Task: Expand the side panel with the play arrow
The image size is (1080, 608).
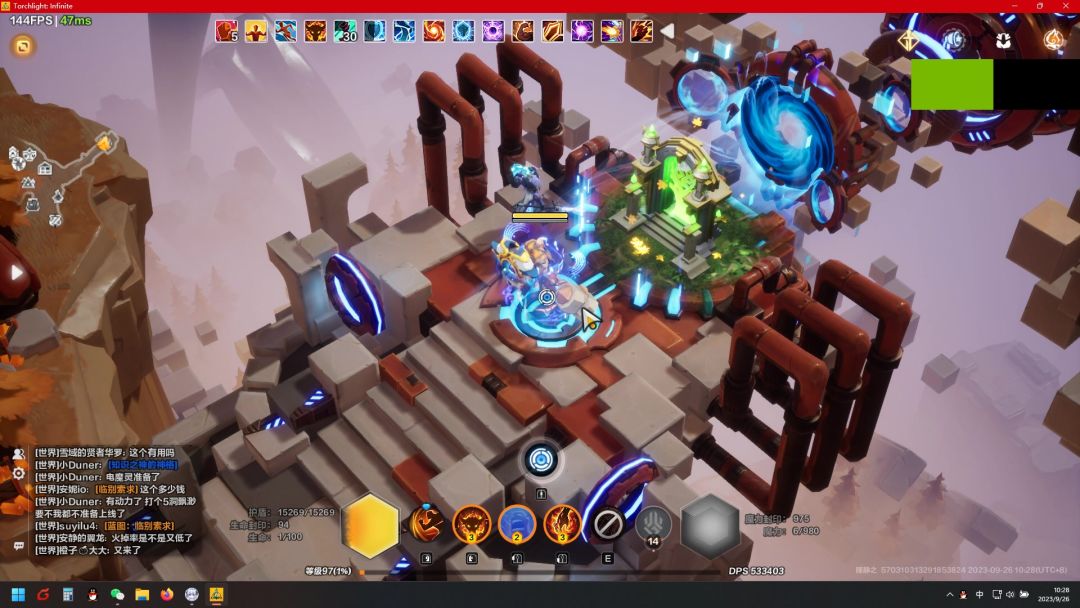Action: [16, 272]
